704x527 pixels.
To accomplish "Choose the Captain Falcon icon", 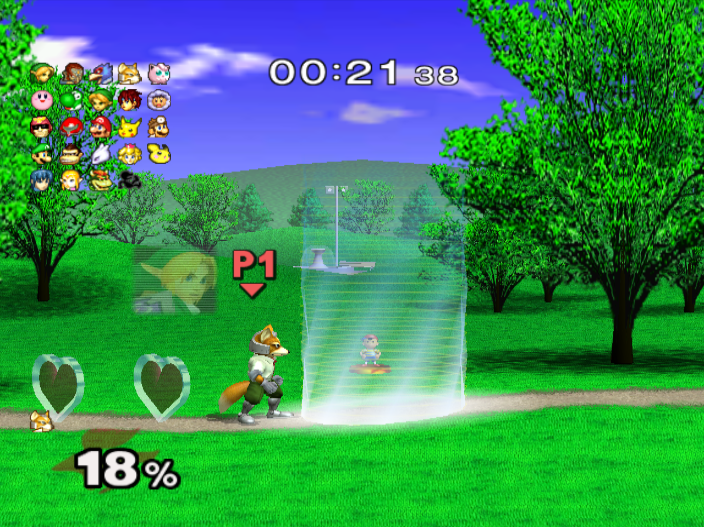I will [42, 128].
